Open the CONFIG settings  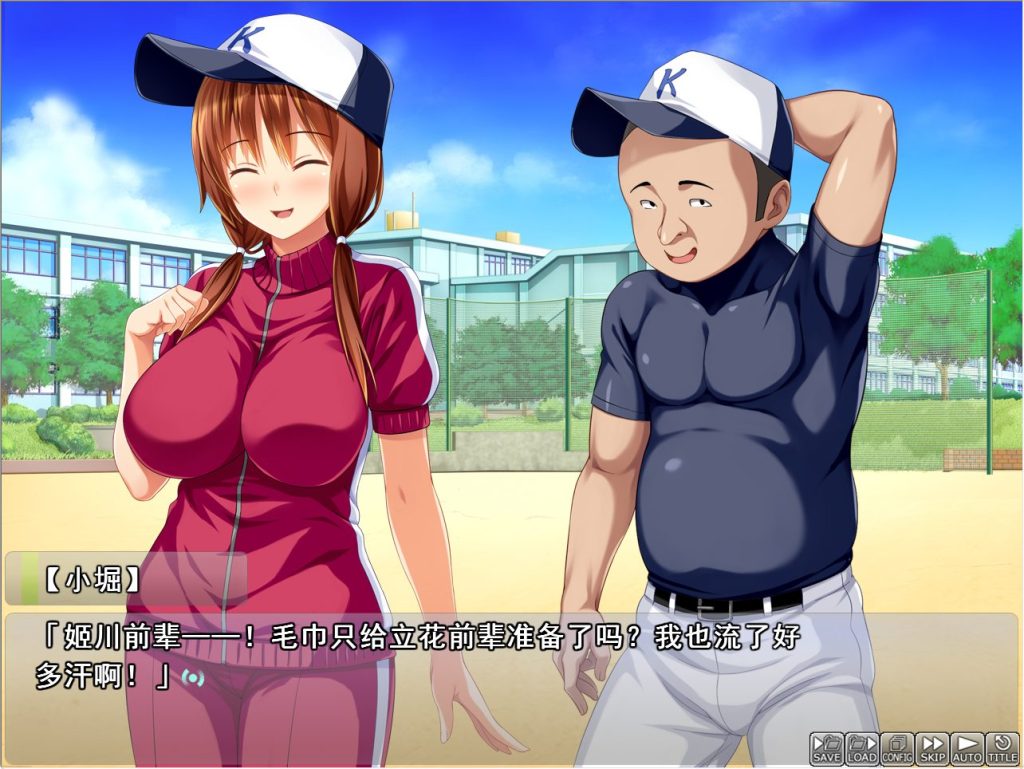pyautogui.click(x=897, y=748)
